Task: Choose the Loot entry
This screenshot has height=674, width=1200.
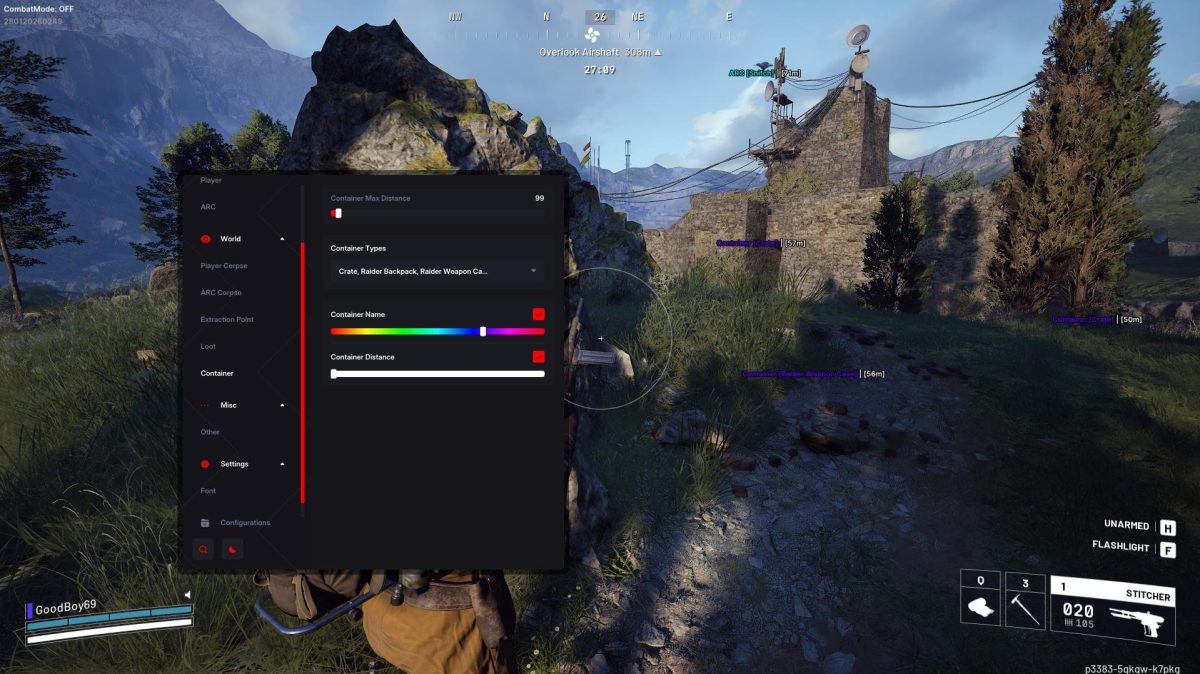Action: click(x=208, y=347)
